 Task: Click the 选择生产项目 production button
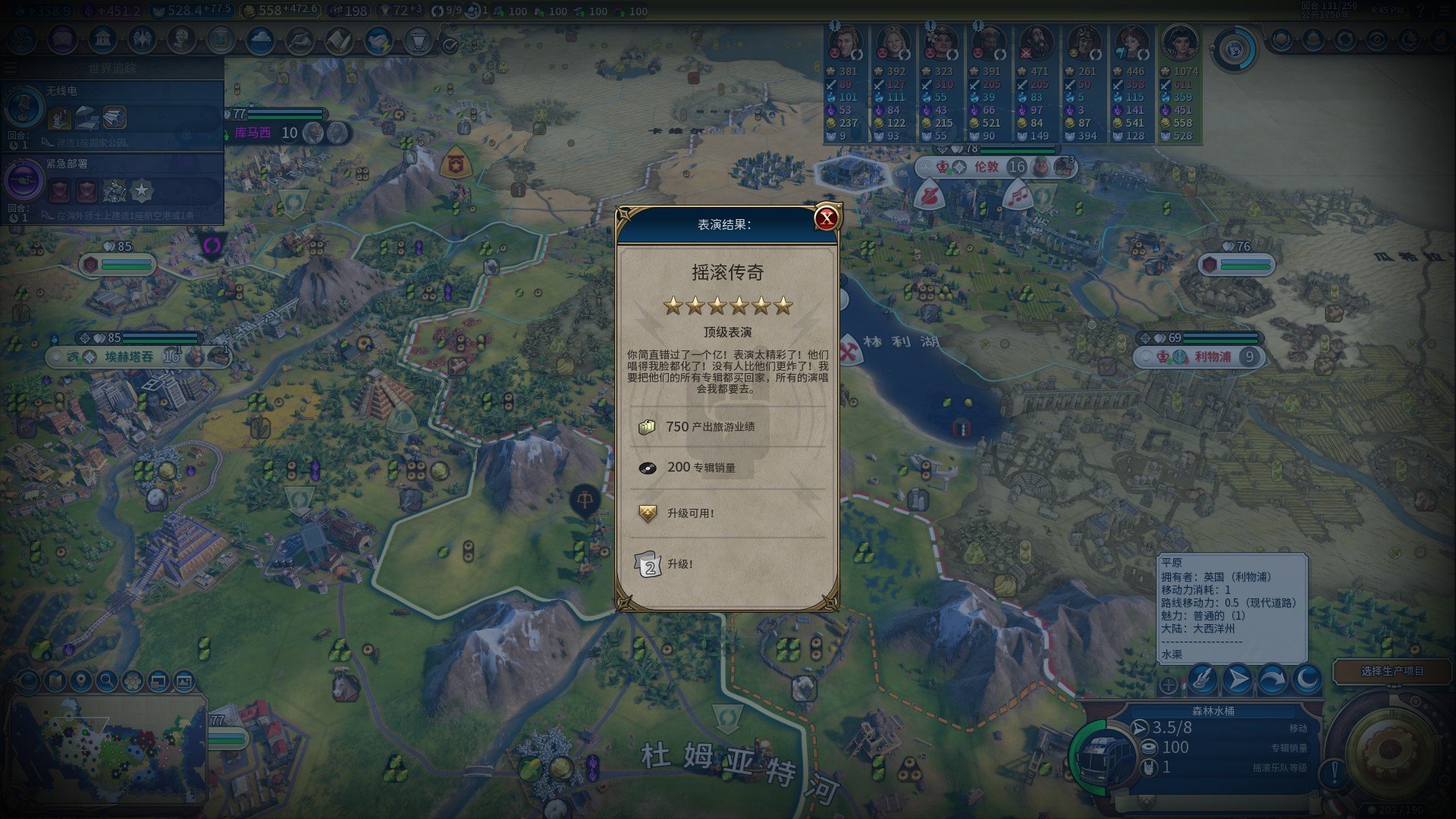[1392, 671]
